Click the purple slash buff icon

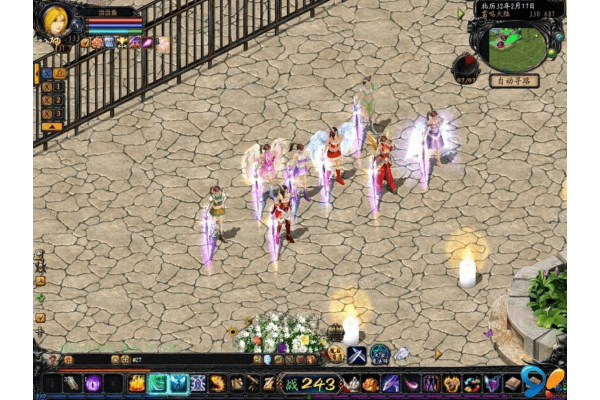click(x=147, y=43)
